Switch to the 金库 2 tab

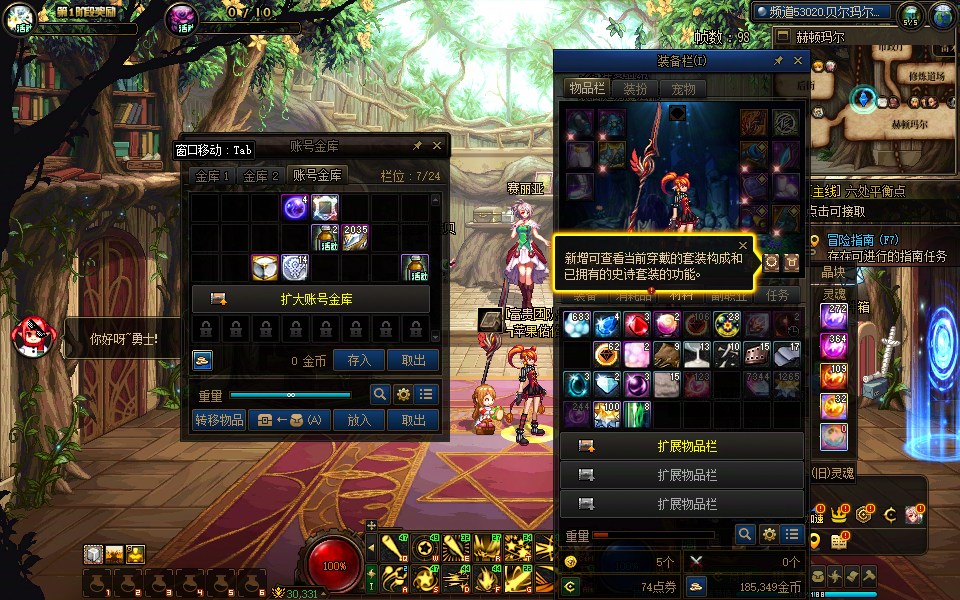tap(261, 176)
